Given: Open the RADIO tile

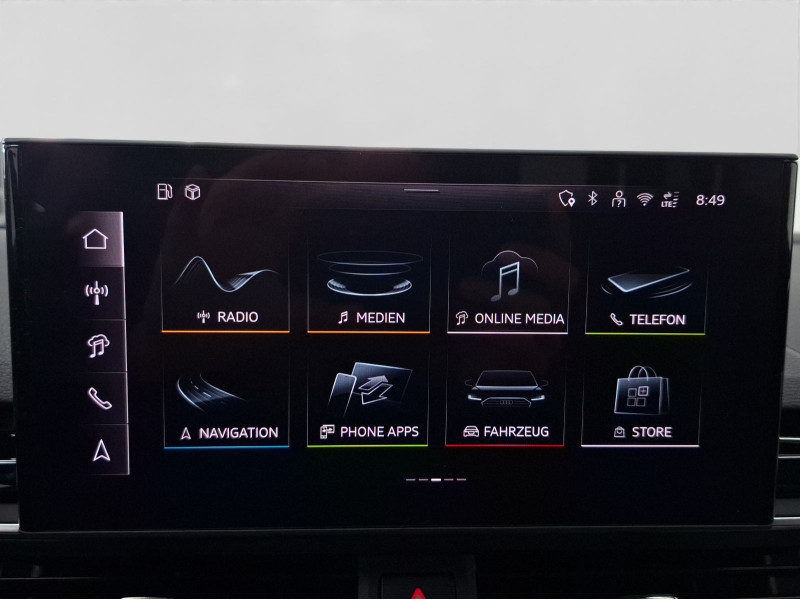Looking at the screenshot, I should [226, 285].
